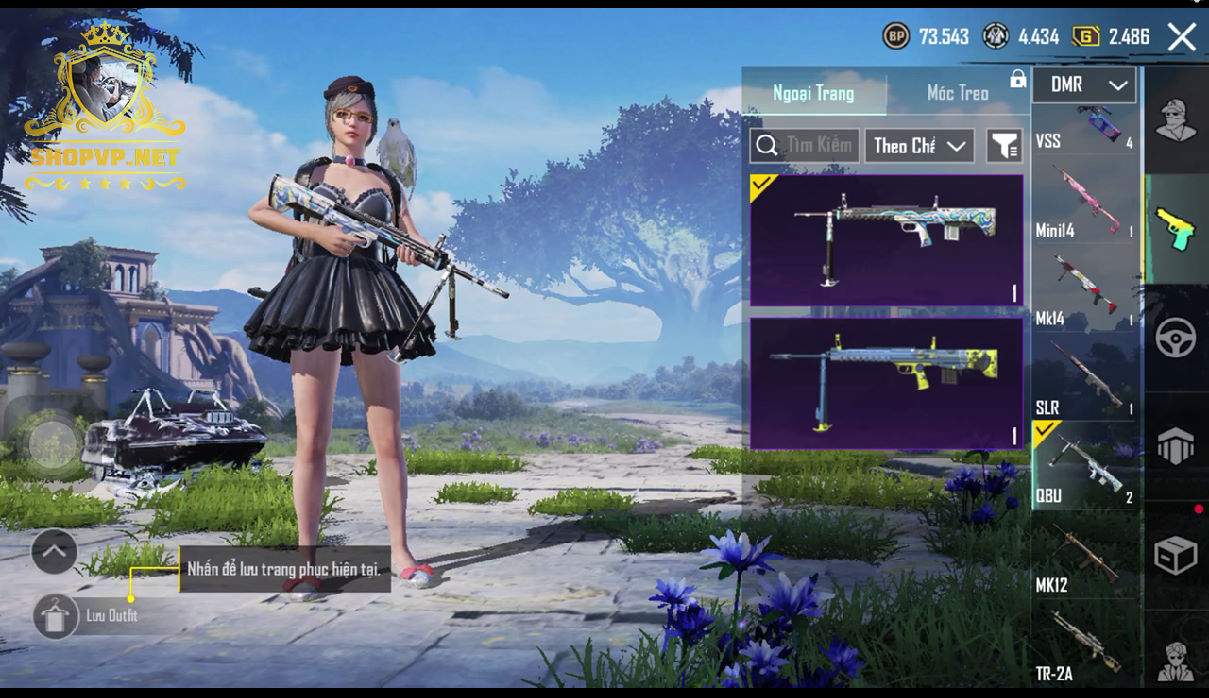
Task: Close the inventory with the X button
Action: [1181, 38]
